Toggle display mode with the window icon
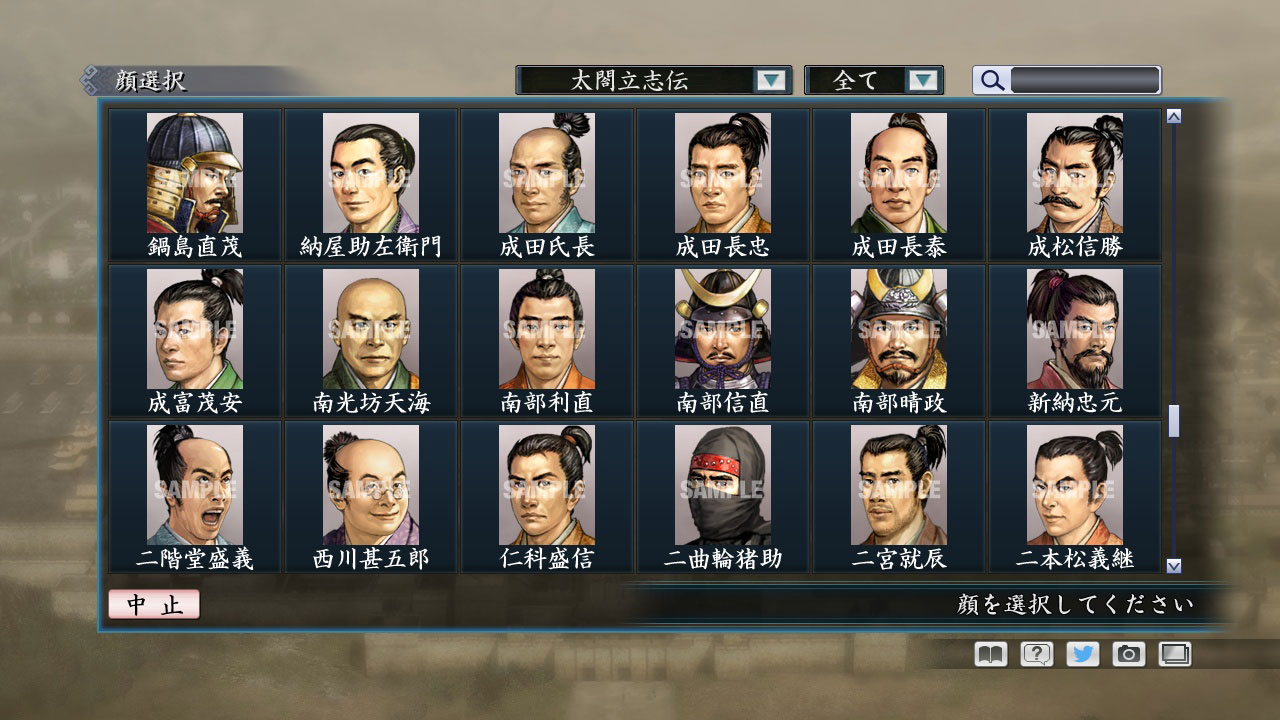 pyautogui.click(x=1174, y=654)
